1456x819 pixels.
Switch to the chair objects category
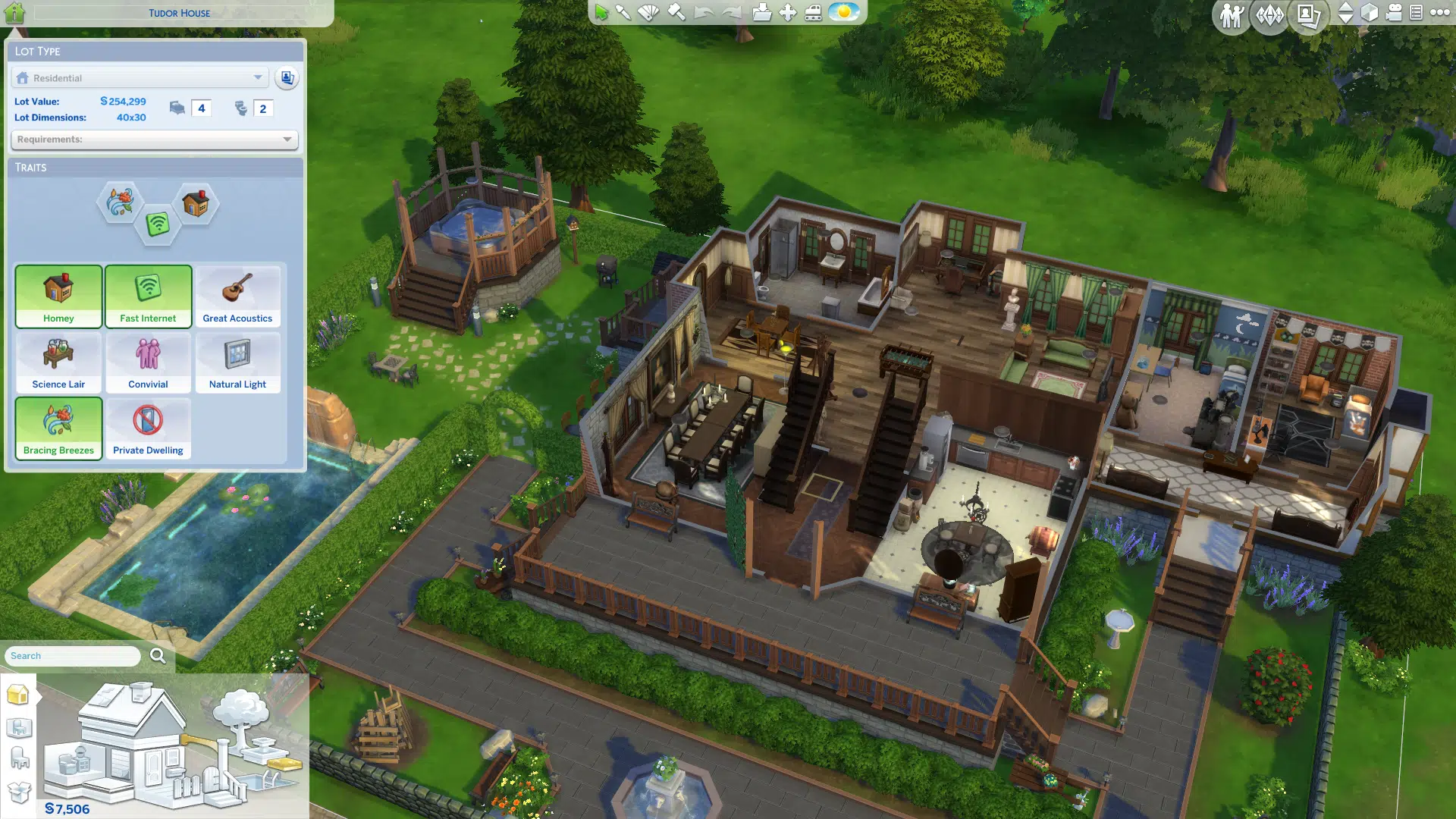click(x=19, y=758)
